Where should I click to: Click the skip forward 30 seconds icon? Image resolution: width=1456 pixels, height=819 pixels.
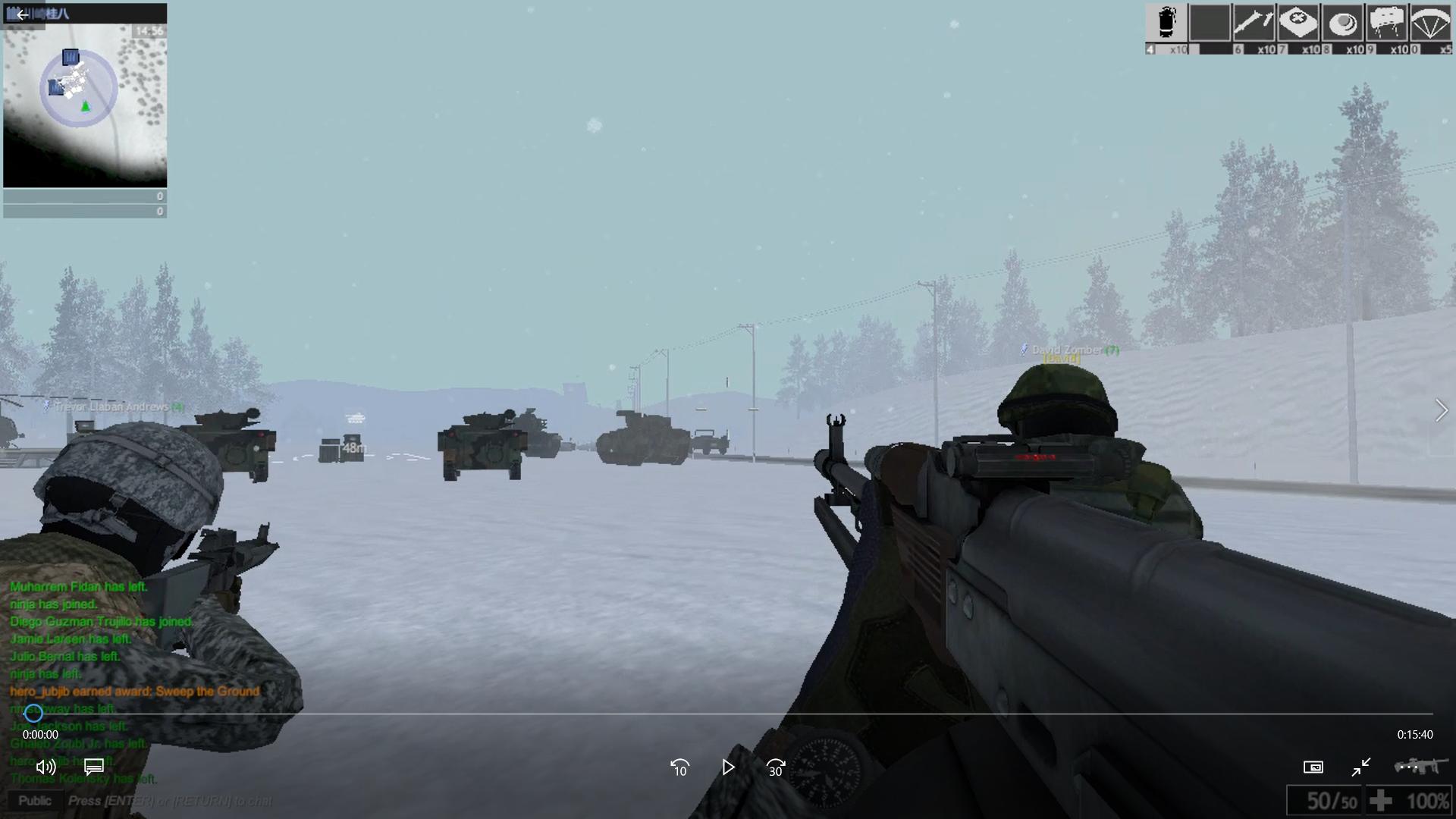point(775,768)
